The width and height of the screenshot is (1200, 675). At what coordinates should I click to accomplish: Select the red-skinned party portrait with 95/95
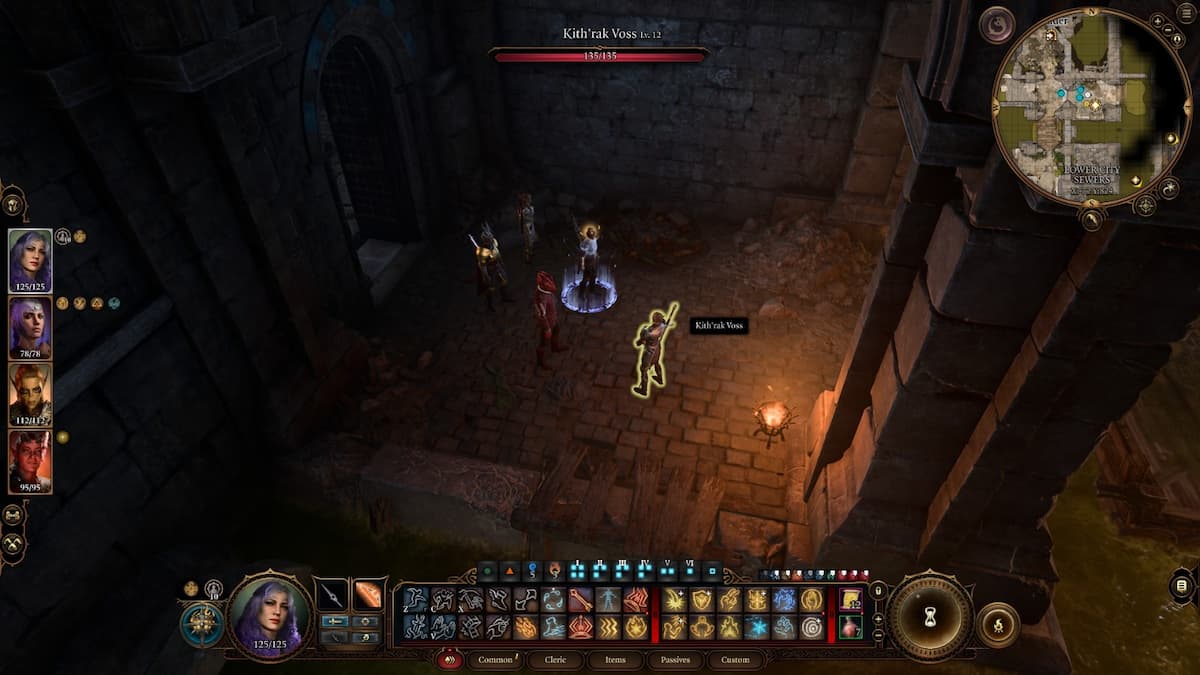tap(30, 460)
